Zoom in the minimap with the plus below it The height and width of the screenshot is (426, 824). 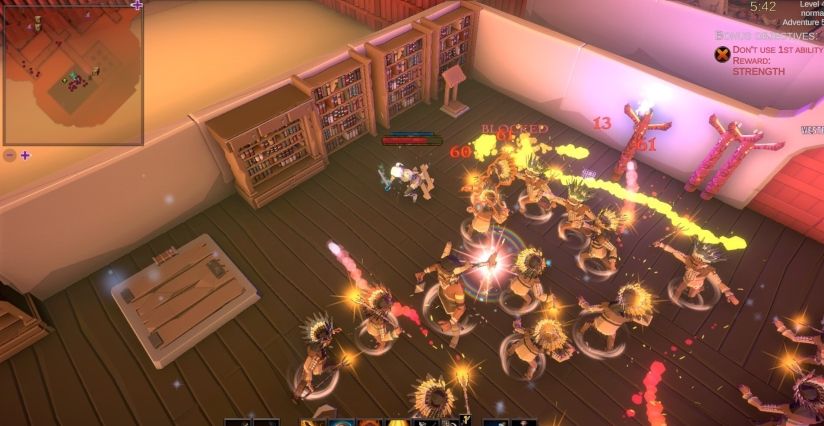(x=25, y=155)
